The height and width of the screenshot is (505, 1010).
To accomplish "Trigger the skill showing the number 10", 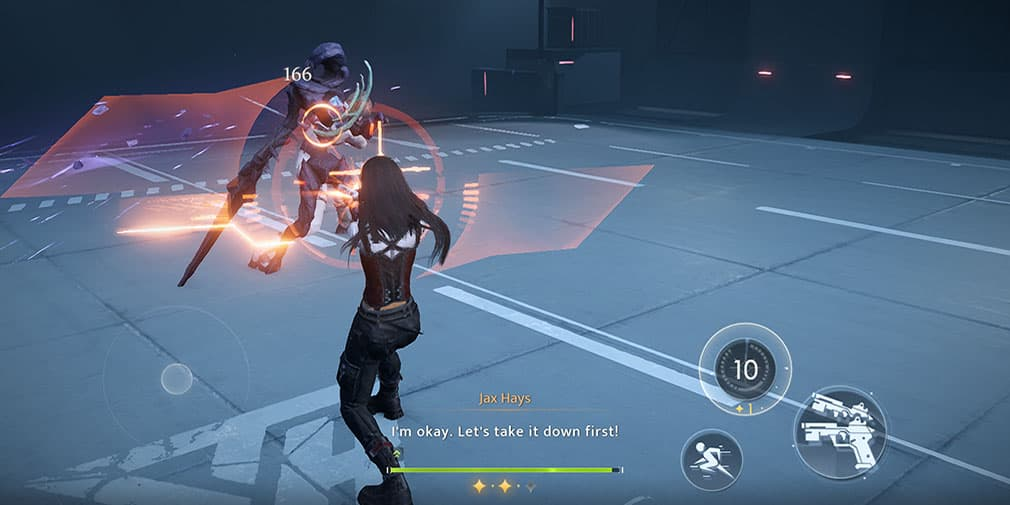I will pos(745,369).
